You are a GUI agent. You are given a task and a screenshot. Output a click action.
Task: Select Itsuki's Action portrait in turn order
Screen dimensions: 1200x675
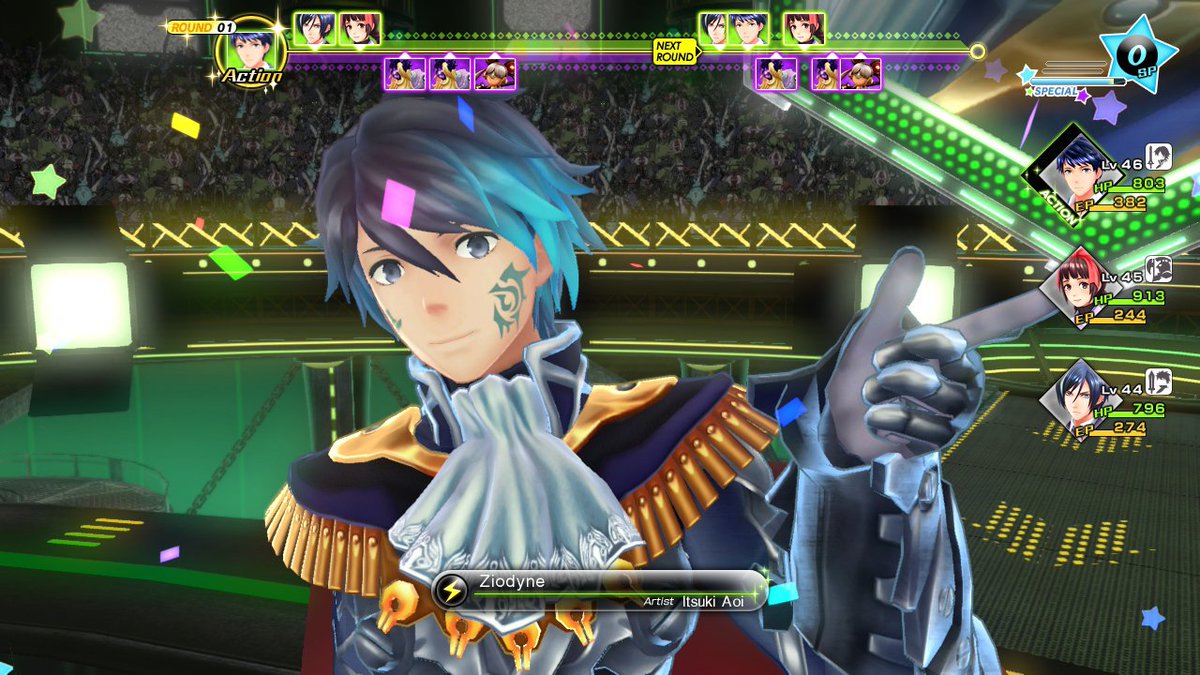pos(250,48)
